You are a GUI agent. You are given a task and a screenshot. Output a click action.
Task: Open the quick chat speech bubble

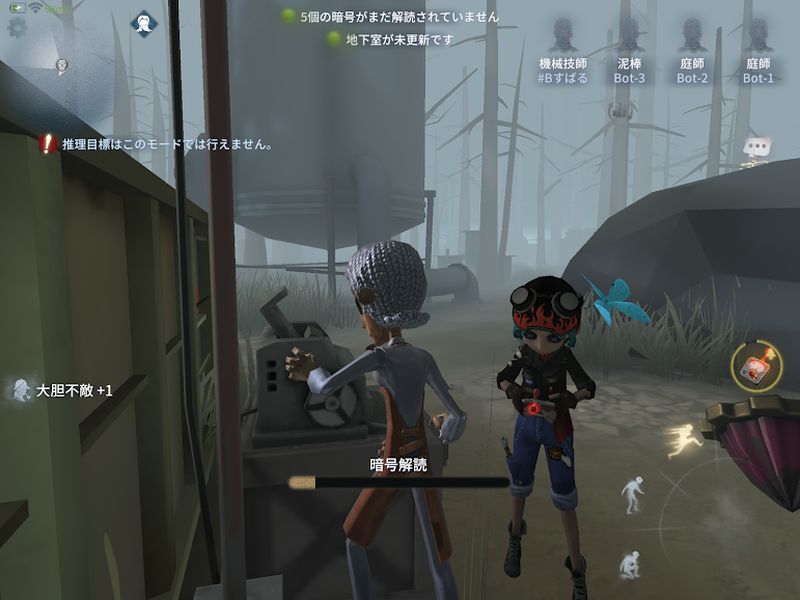pos(756,148)
